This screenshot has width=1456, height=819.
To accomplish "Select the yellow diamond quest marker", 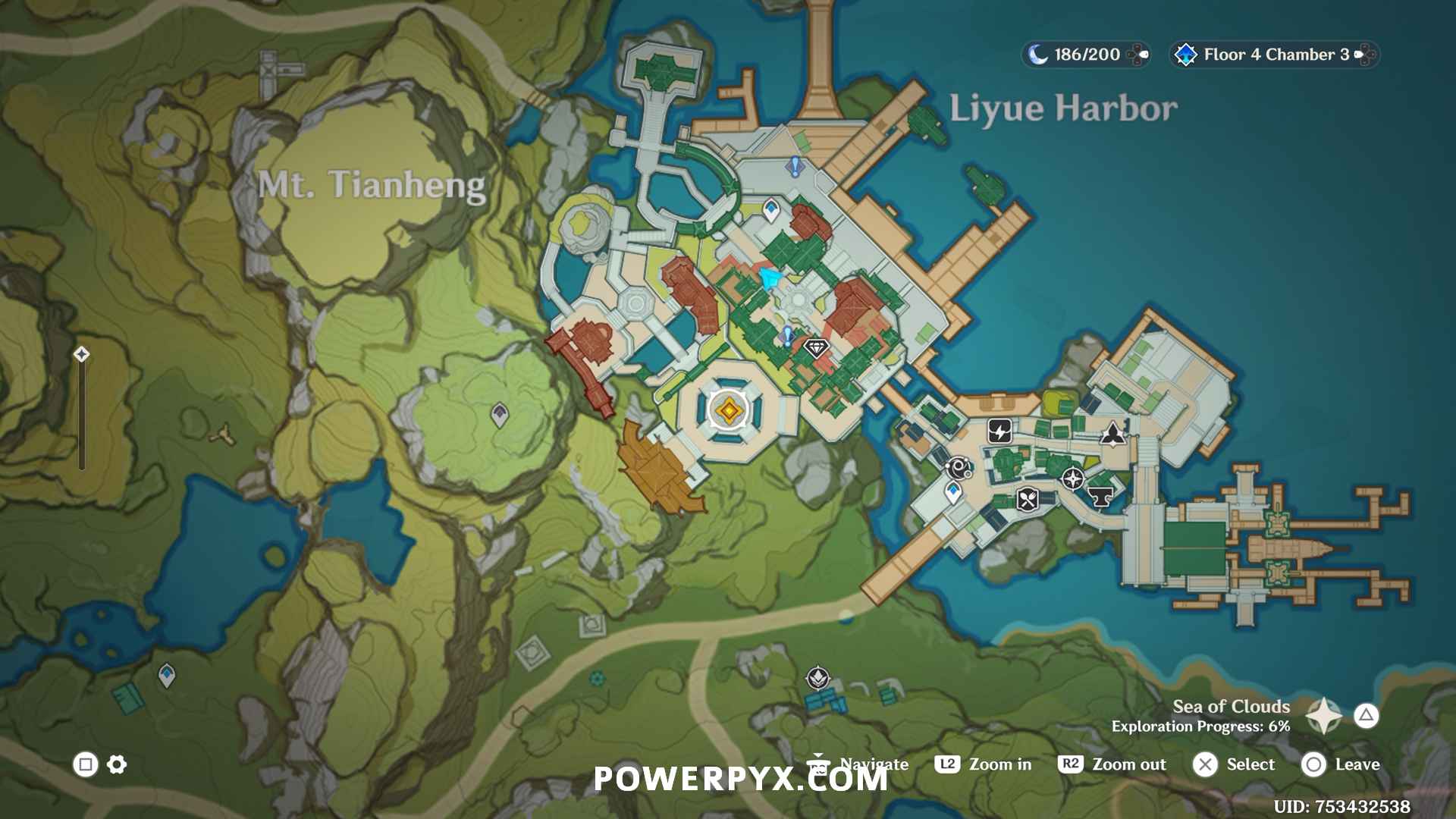I will pos(729,410).
